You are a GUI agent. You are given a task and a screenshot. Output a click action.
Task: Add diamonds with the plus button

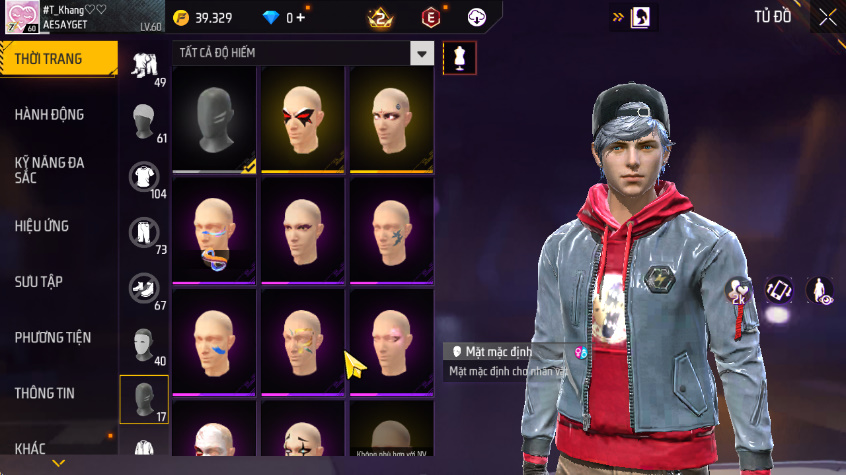301,18
